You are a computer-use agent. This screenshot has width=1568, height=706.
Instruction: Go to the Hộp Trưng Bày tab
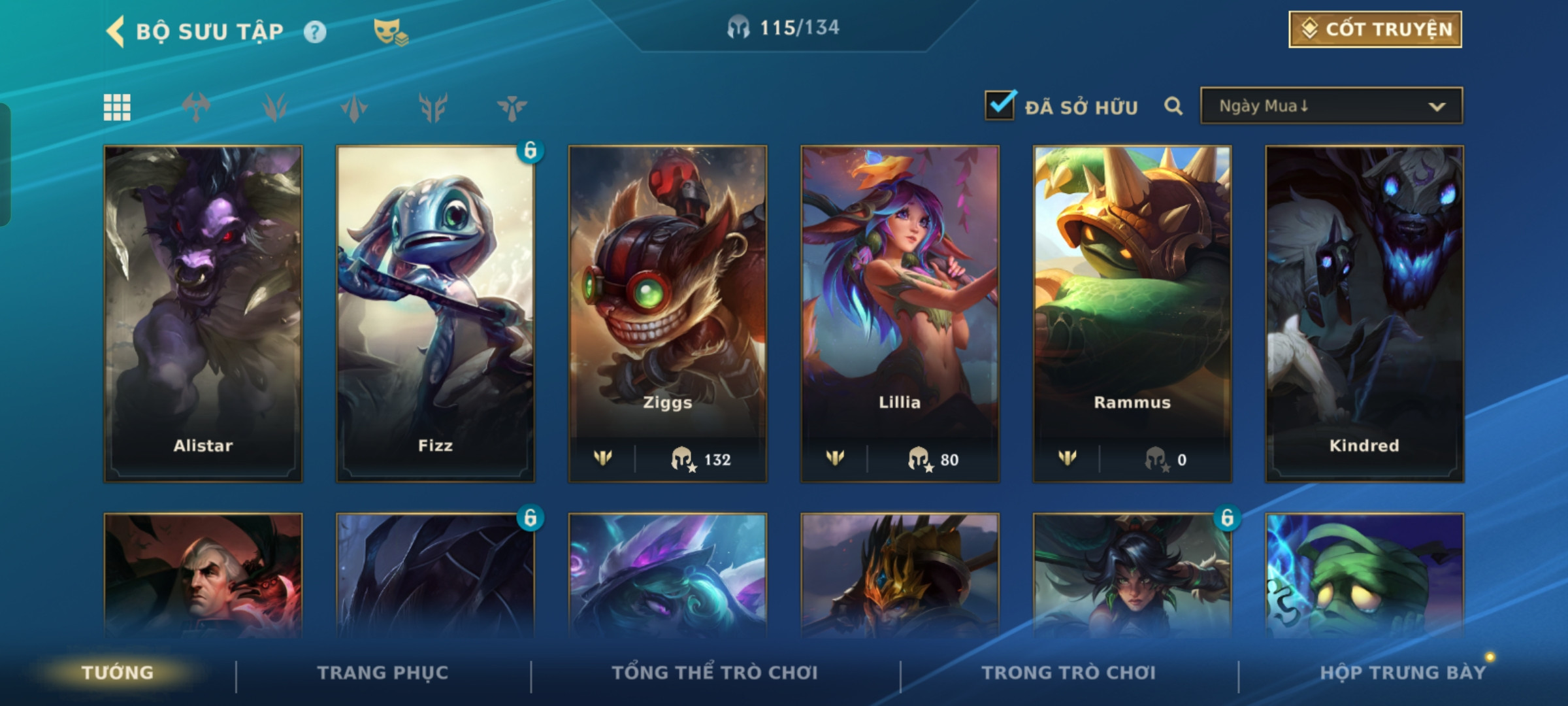1403,673
